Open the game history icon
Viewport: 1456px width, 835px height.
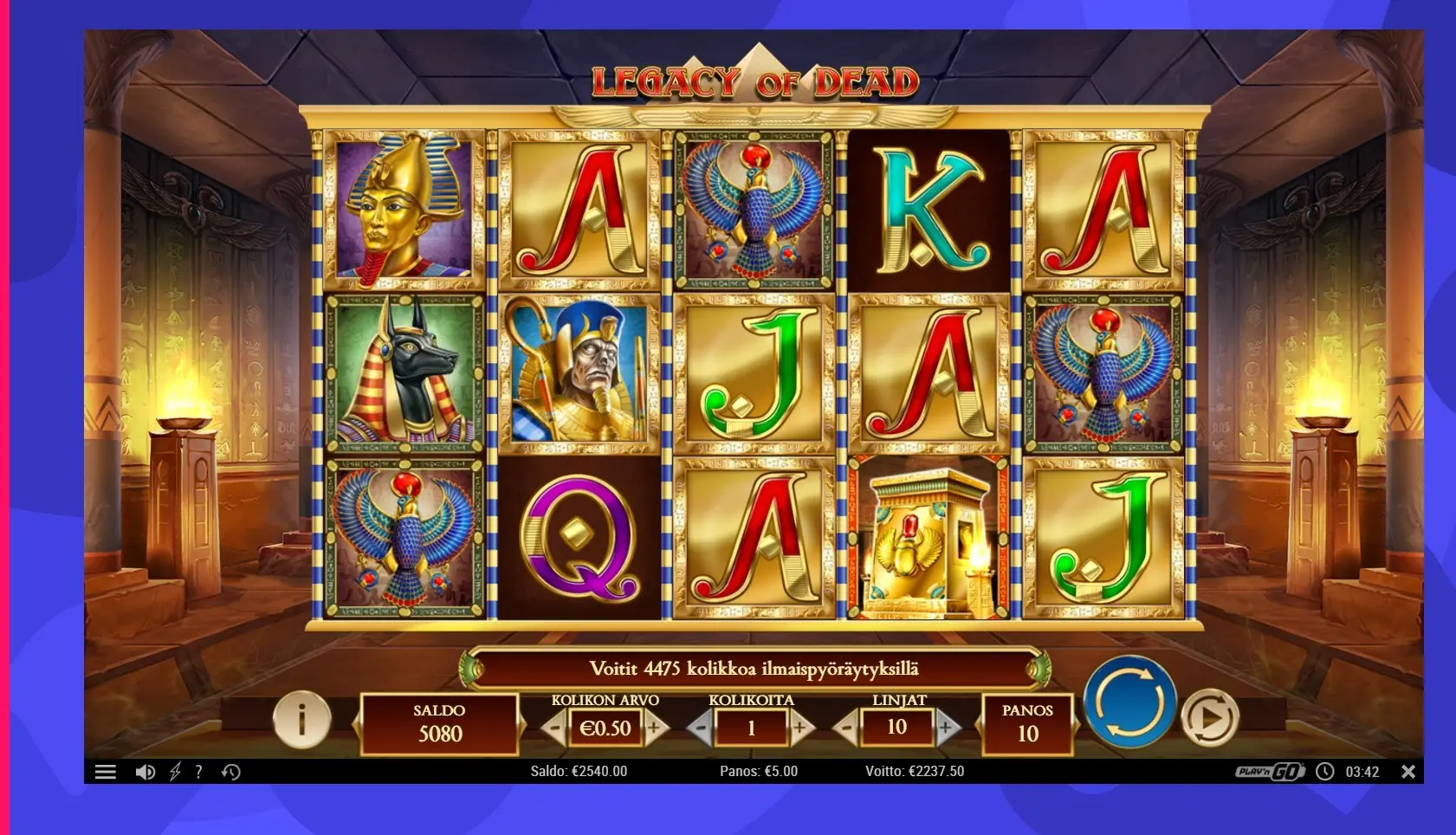click(x=230, y=772)
